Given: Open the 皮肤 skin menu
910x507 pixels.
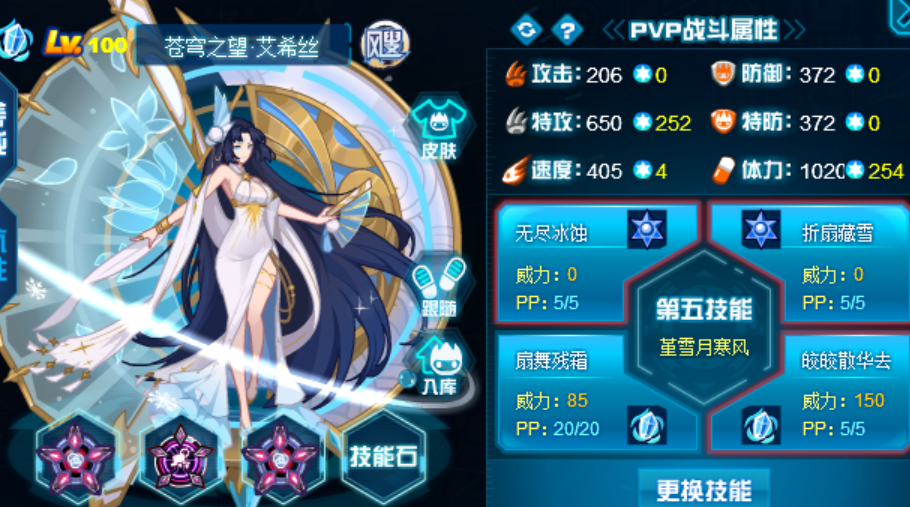Looking at the screenshot, I should [x=438, y=134].
